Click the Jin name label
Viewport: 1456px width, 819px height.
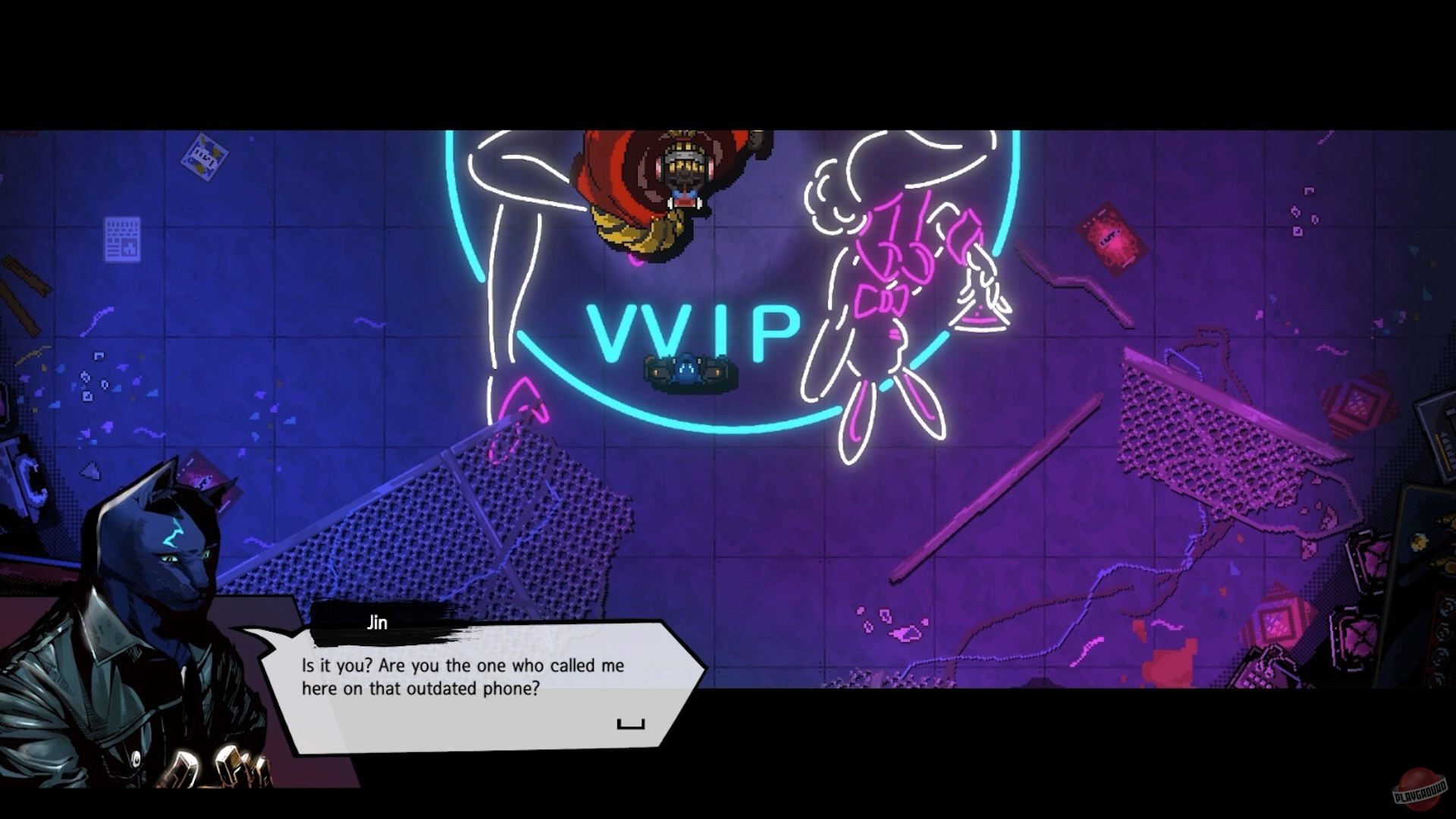pyautogui.click(x=377, y=623)
